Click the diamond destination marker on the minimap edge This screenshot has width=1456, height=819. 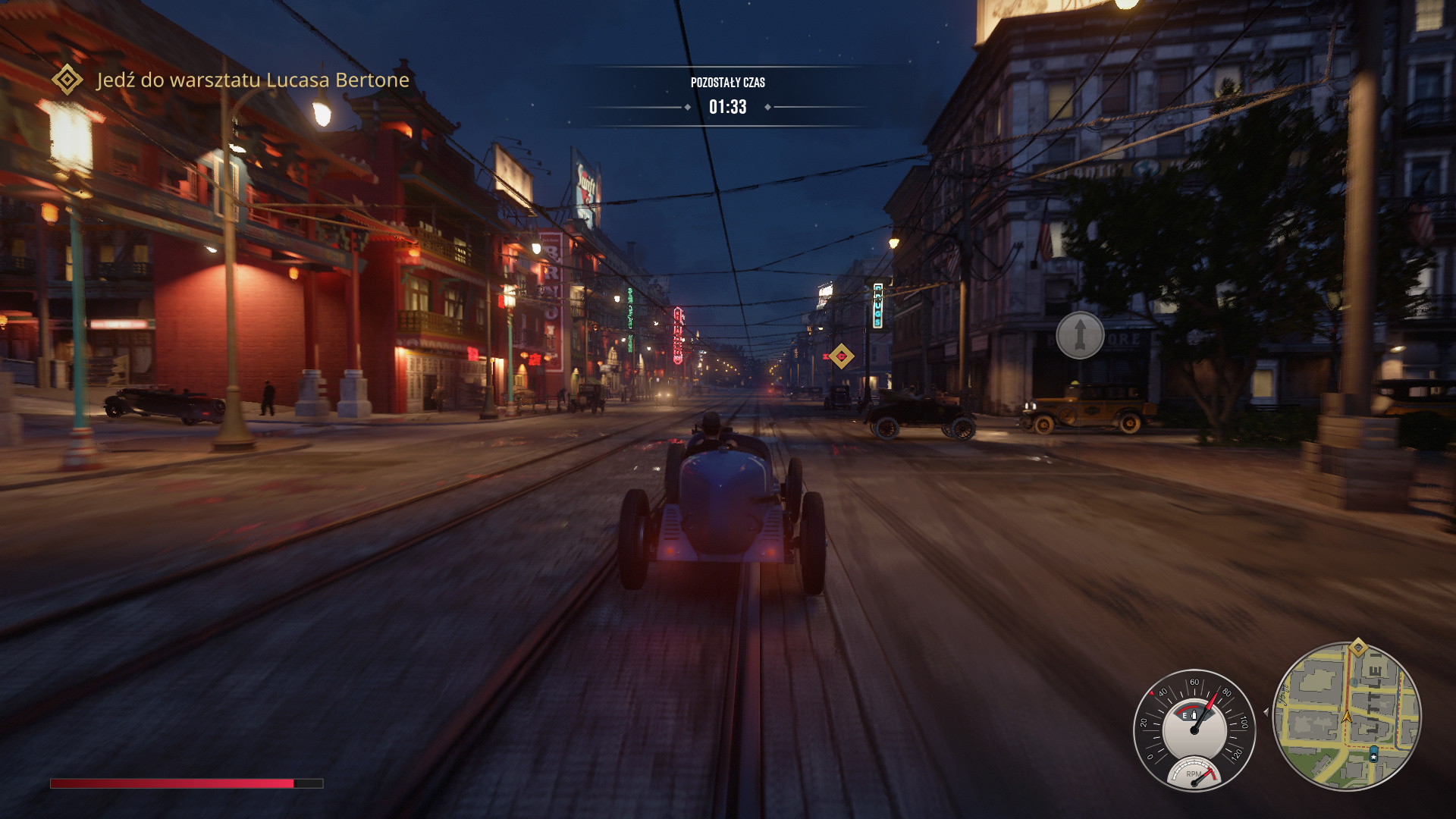tap(1357, 648)
